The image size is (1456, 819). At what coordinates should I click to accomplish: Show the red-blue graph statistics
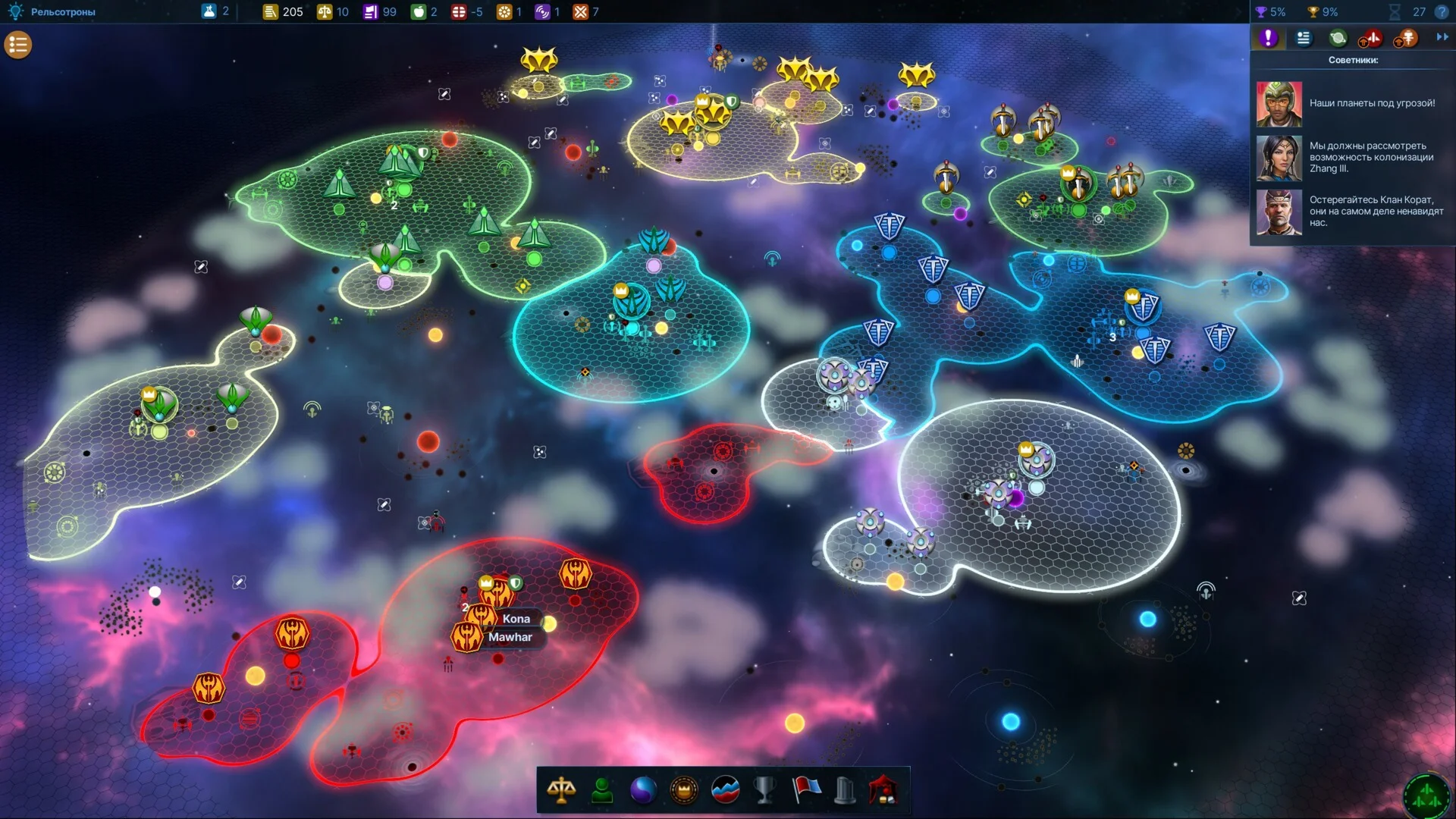click(725, 790)
